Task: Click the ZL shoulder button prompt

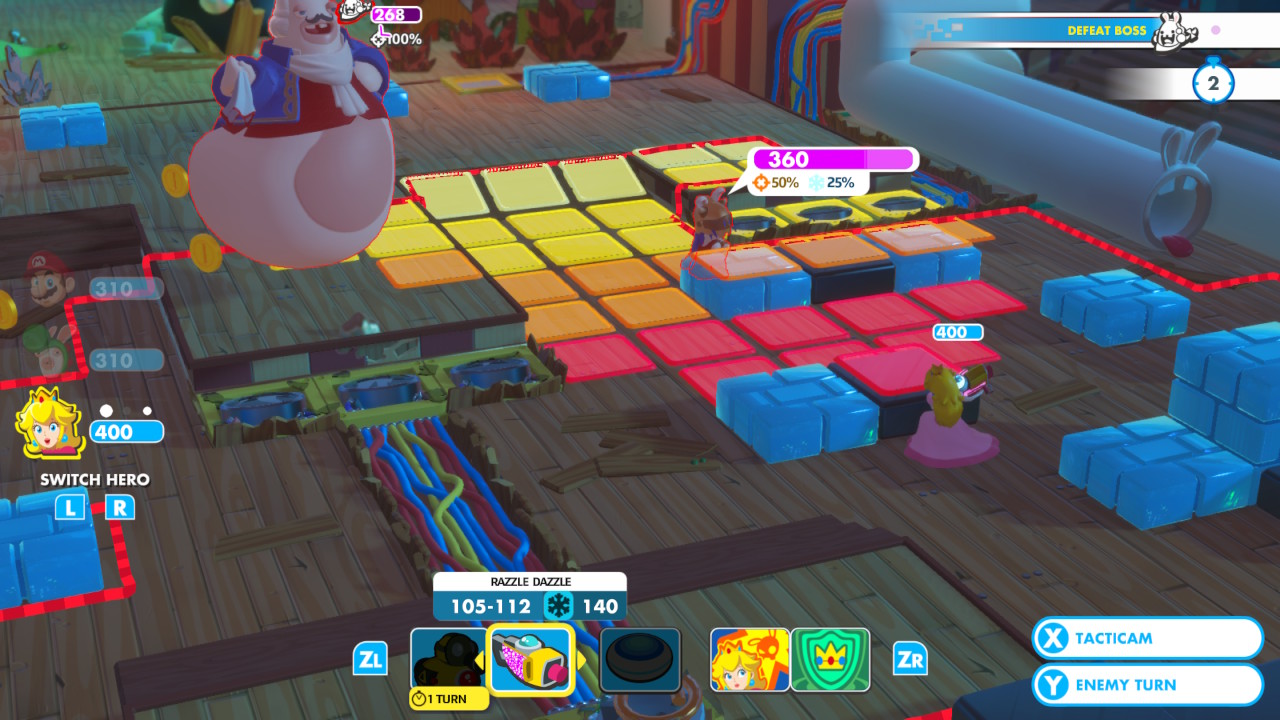Action: click(369, 659)
